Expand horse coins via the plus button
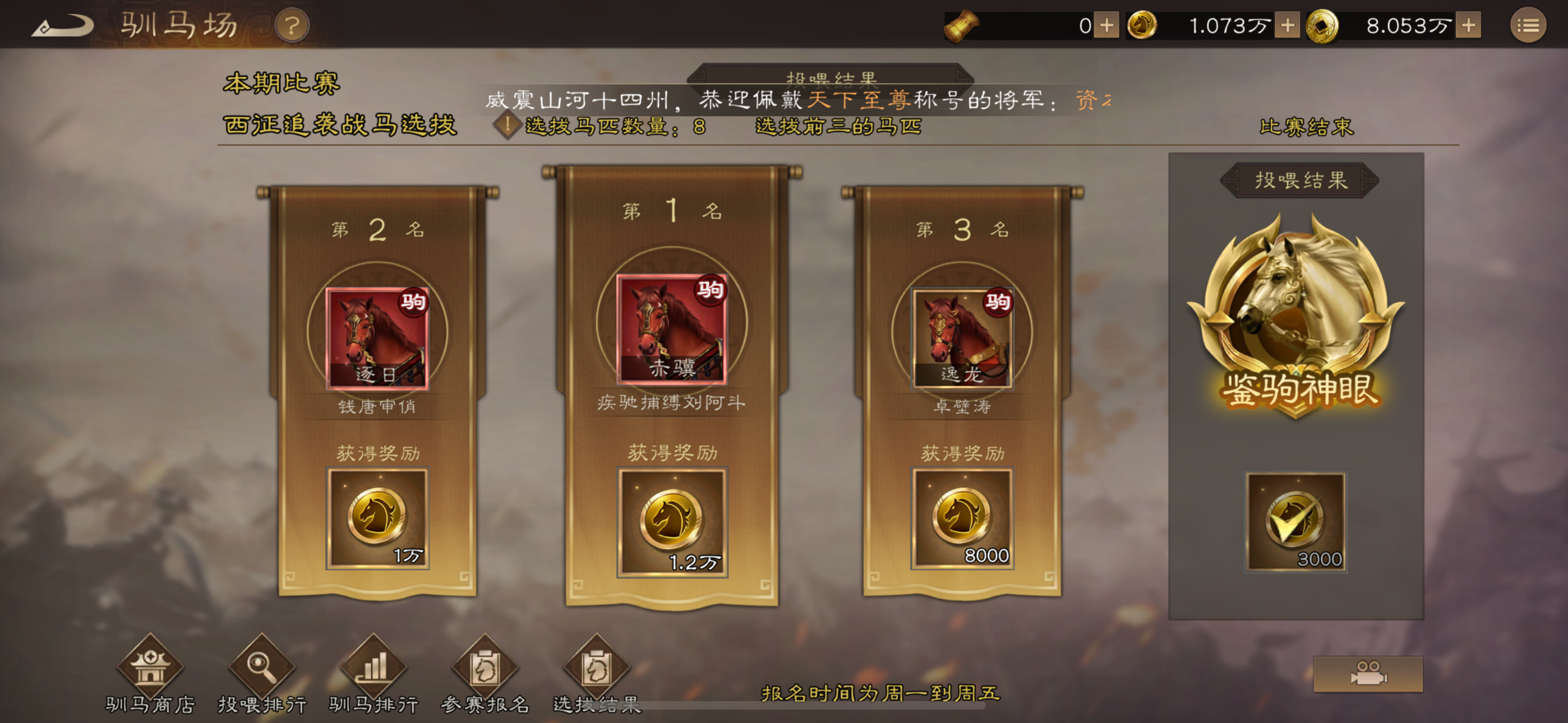This screenshot has width=1568, height=723. tap(1287, 25)
